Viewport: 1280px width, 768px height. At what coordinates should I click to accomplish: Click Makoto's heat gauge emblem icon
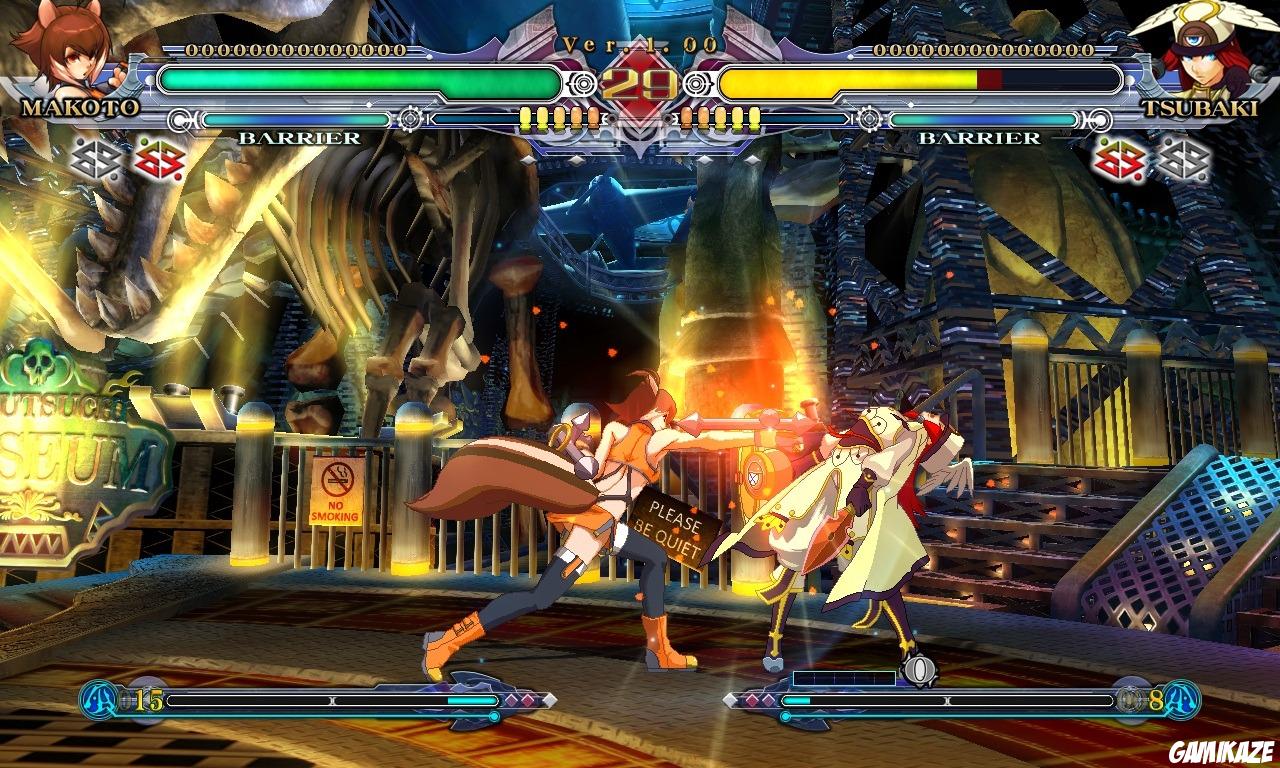pyautogui.click(x=98, y=700)
